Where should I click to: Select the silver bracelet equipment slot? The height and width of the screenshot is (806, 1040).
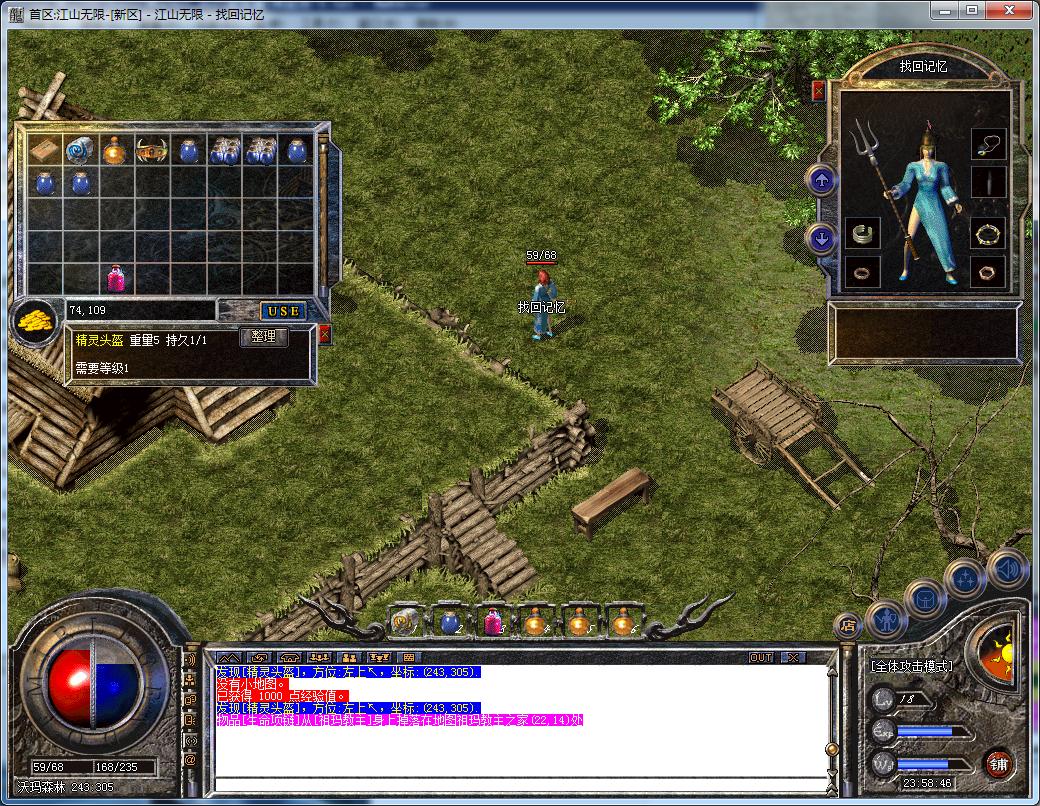click(862, 235)
